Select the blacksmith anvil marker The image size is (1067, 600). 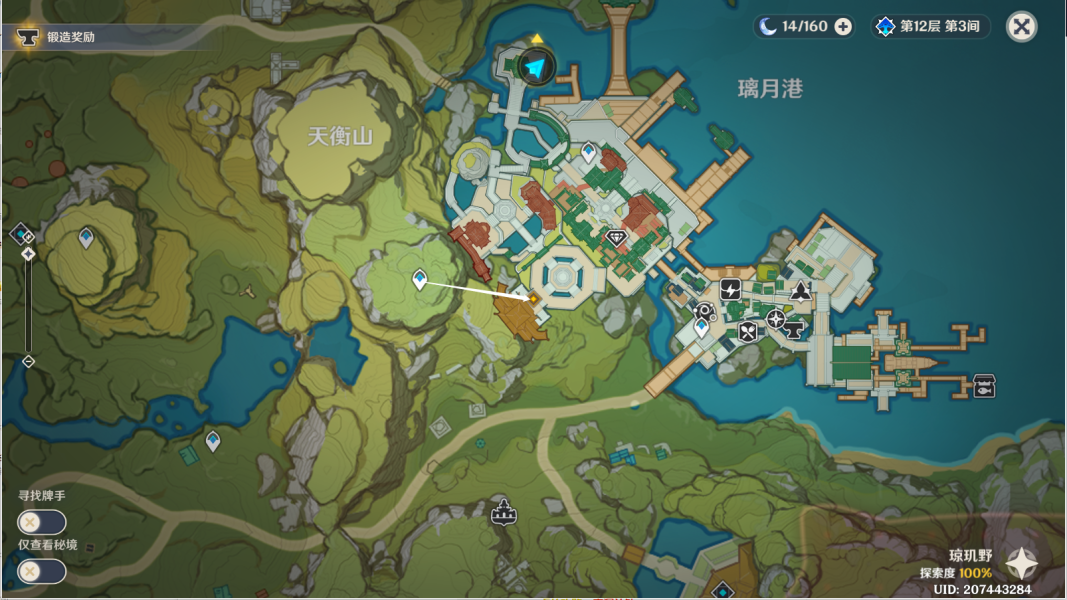(795, 329)
